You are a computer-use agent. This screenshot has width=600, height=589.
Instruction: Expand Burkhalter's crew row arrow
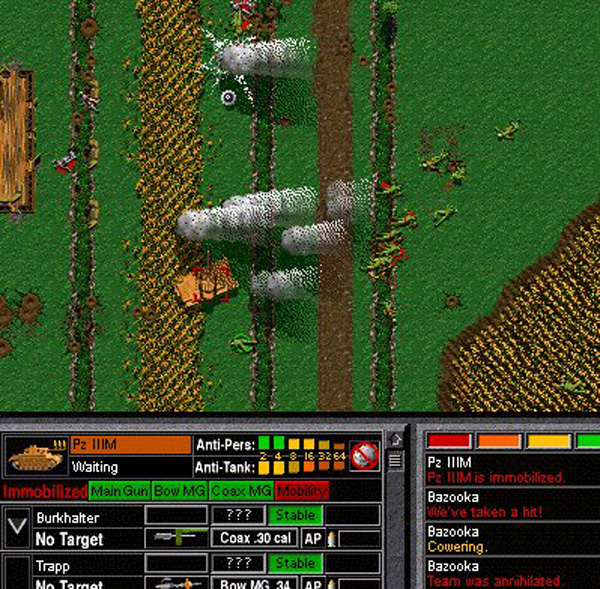(17, 527)
